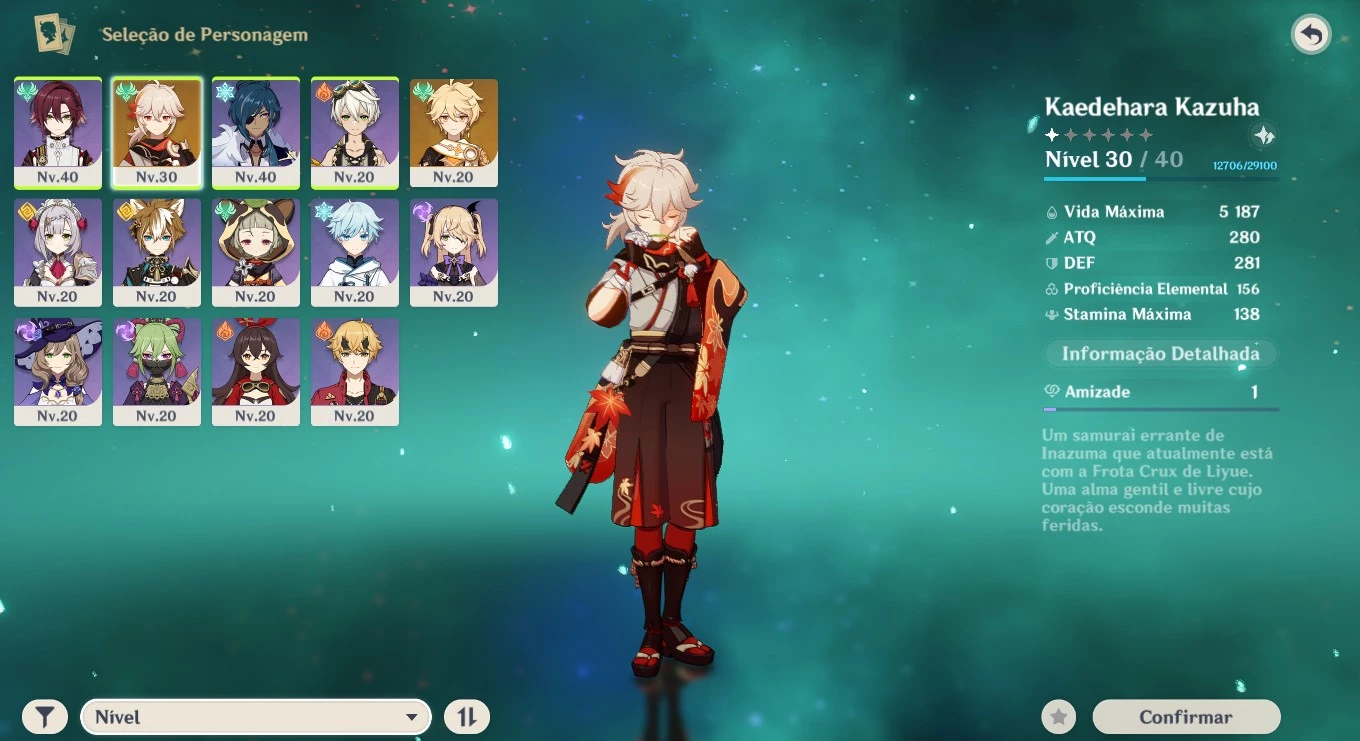Select Noelle from the character grid
The width and height of the screenshot is (1360, 741).
[57, 252]
